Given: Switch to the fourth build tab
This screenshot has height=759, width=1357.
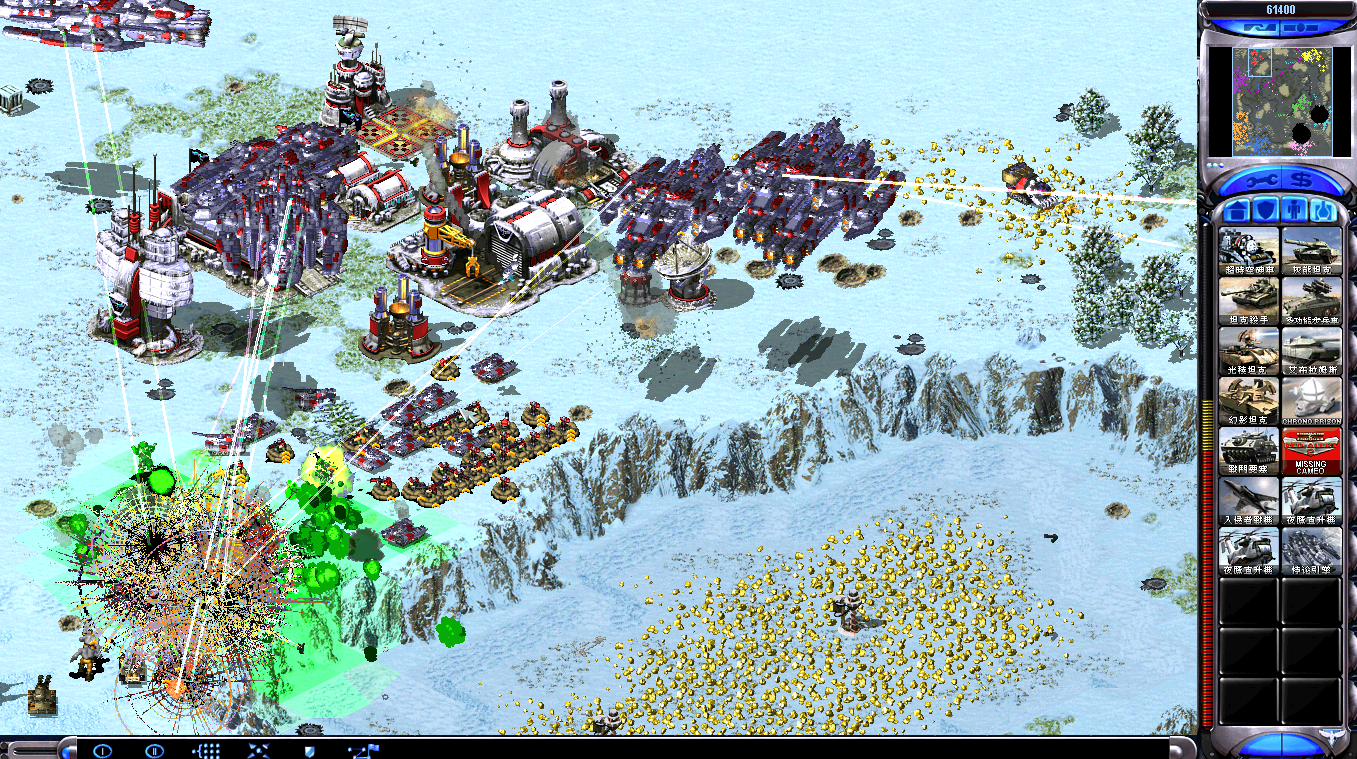Looking at the screenshot, I should [1323, 211].
